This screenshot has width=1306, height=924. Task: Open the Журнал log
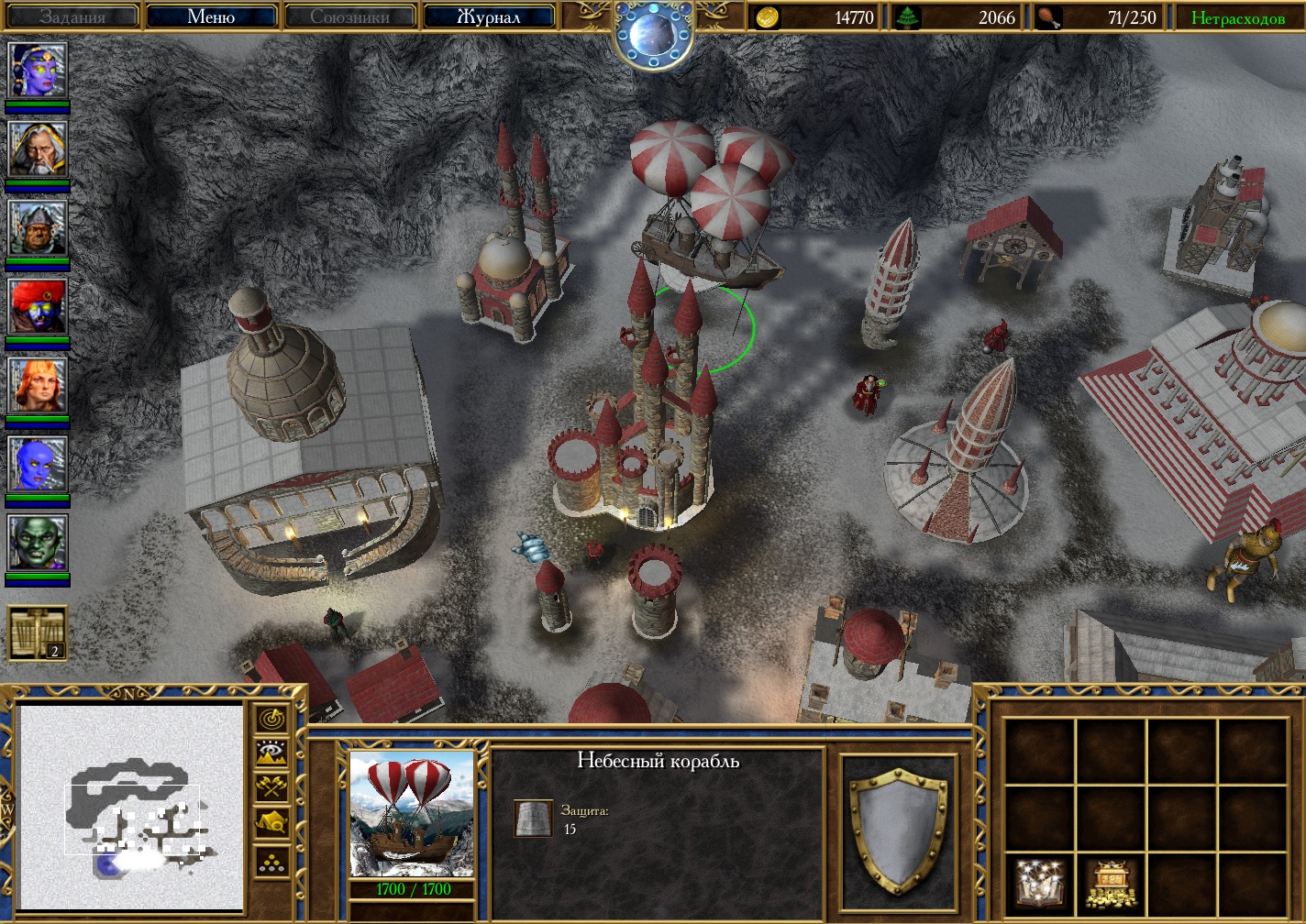click(488, 16)
